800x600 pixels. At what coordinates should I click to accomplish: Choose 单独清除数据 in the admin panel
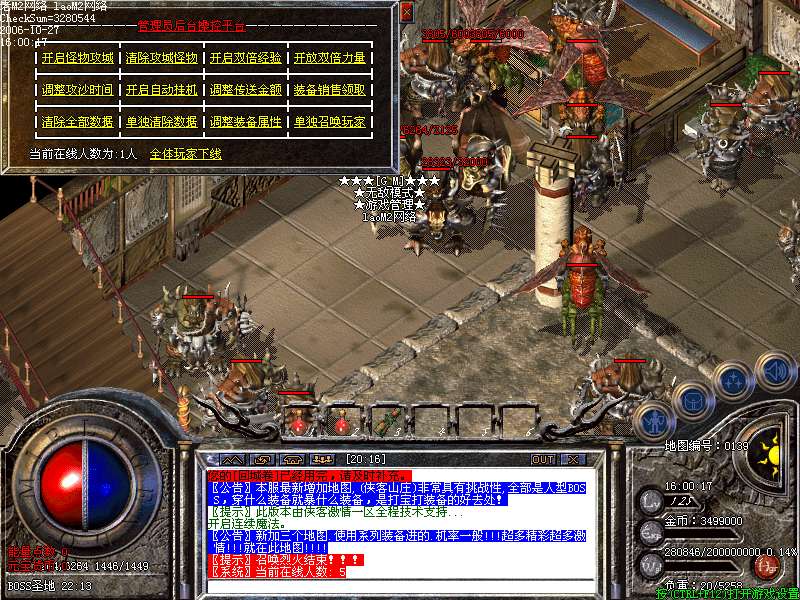[x=162, y=122]
